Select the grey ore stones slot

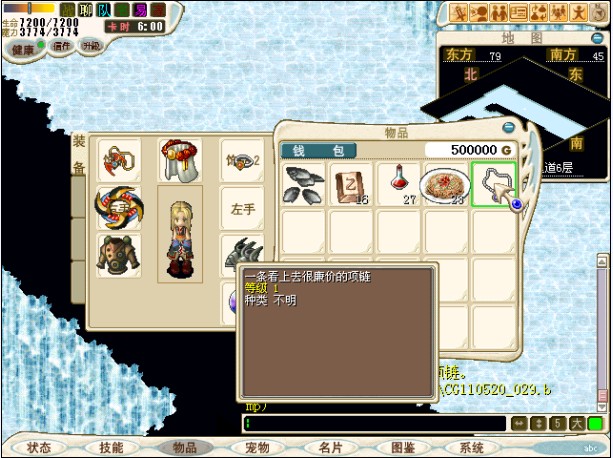pos(304,185)
